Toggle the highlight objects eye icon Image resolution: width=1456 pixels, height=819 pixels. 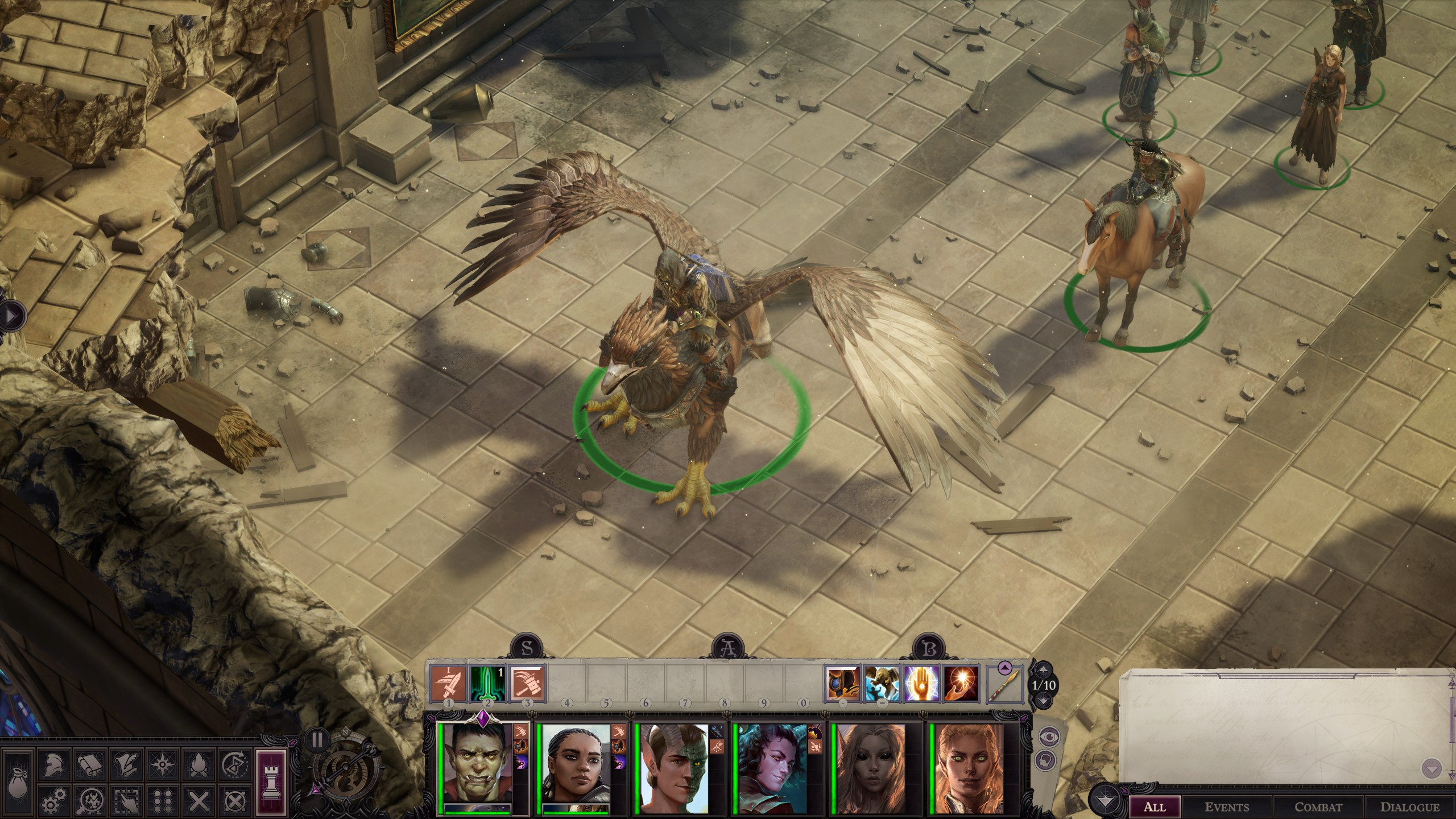point(1049,737)
